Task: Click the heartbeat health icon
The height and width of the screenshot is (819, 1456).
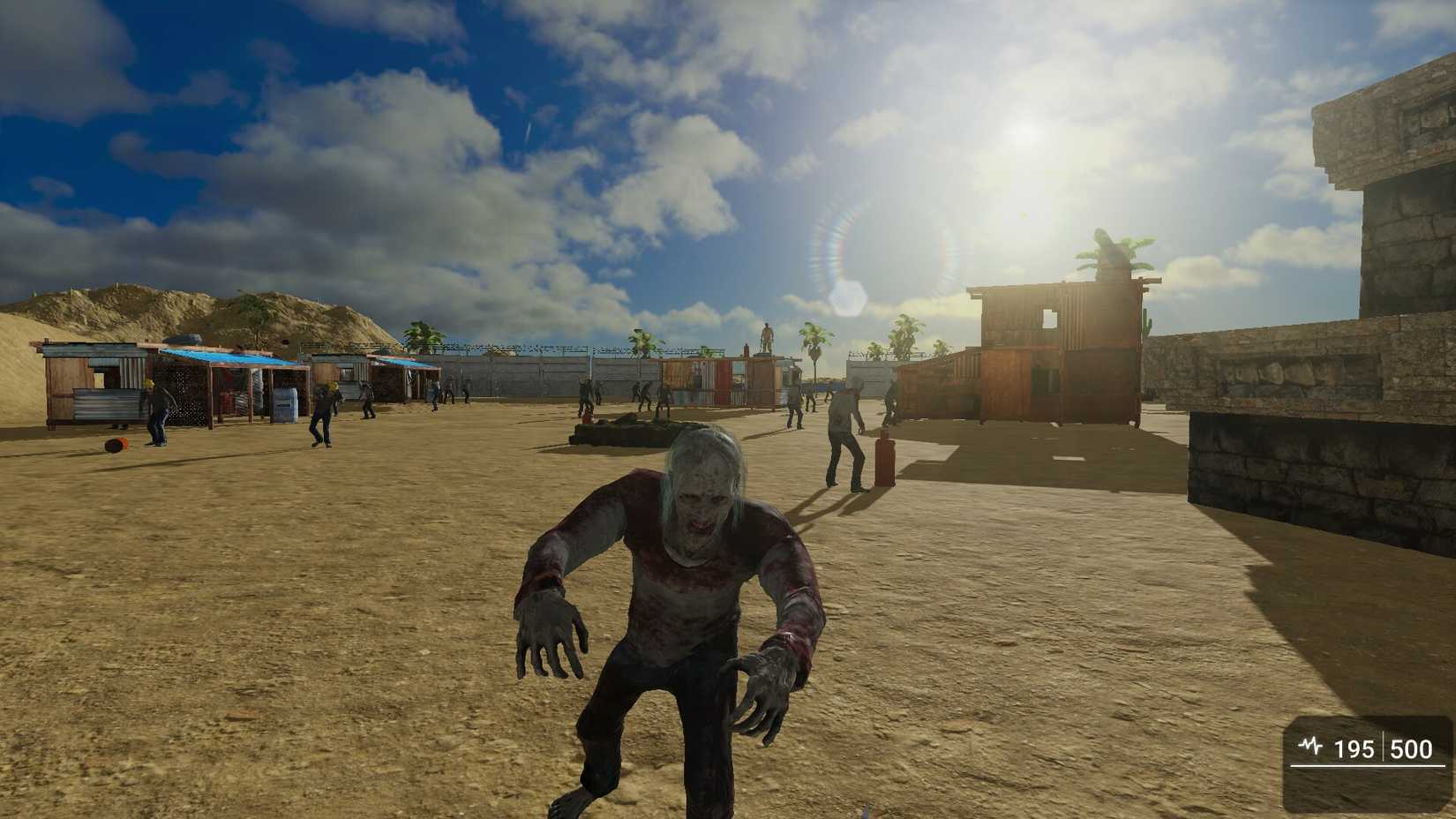Action: pyautogui.click(x=1311, y=745)
